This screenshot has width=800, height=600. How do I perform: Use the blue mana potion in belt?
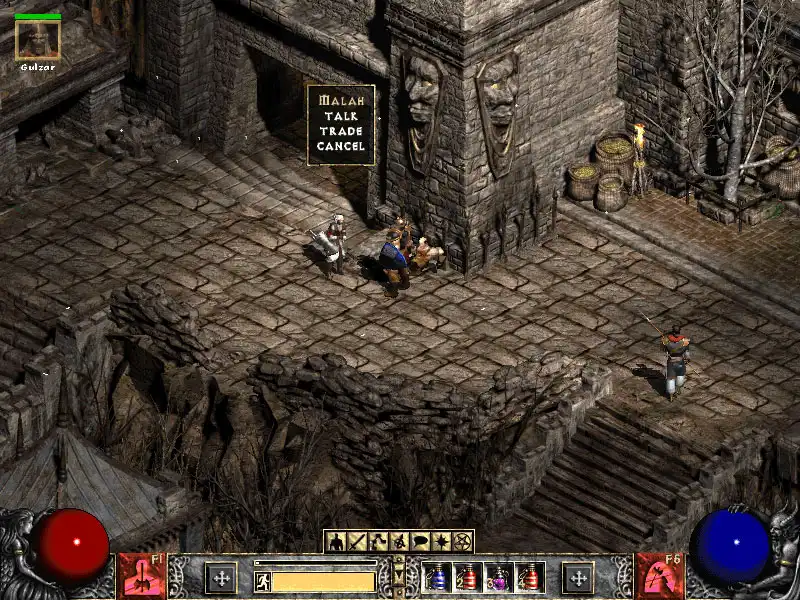point(438,577)
